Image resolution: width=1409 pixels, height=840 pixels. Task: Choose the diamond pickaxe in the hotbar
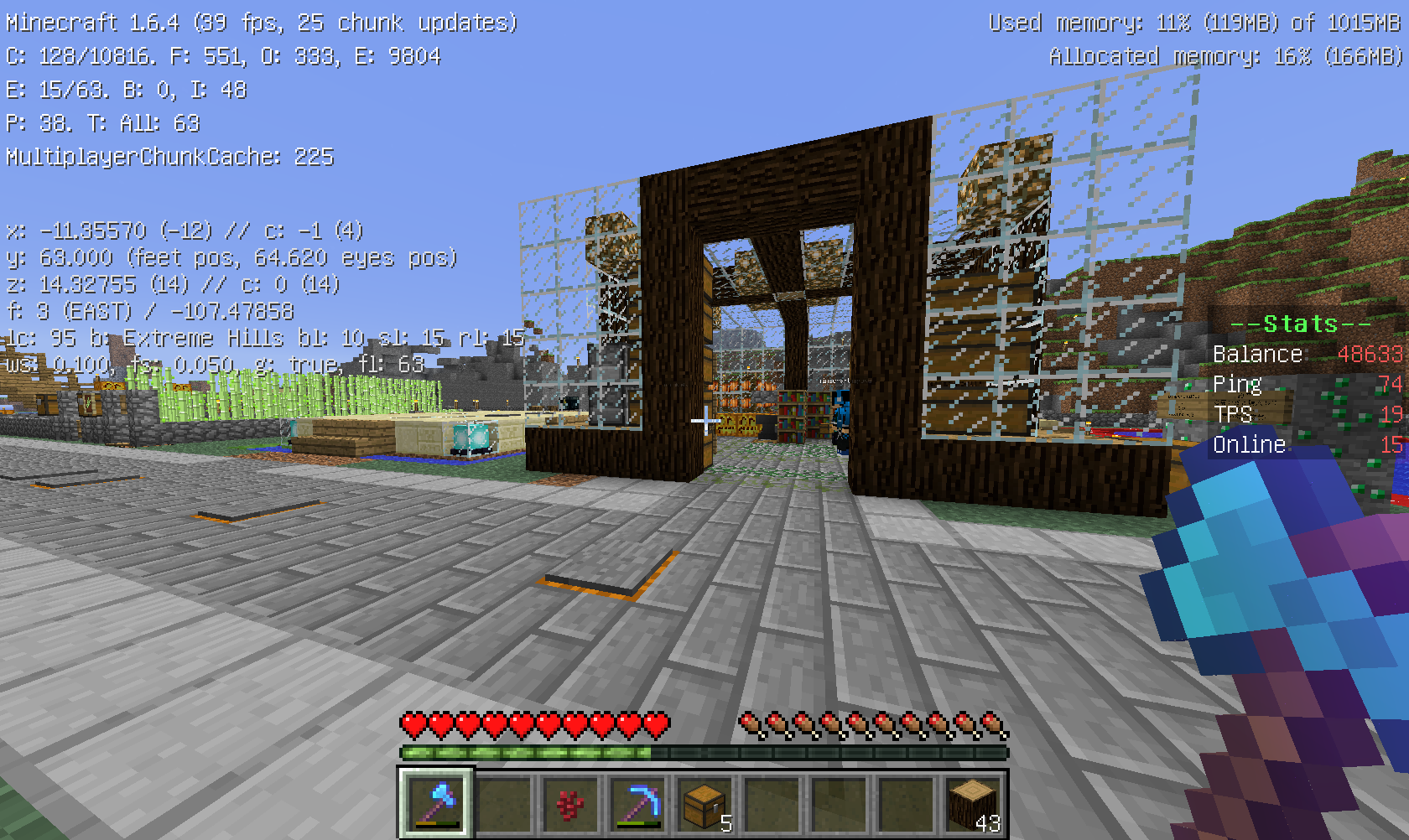point(637,803)
